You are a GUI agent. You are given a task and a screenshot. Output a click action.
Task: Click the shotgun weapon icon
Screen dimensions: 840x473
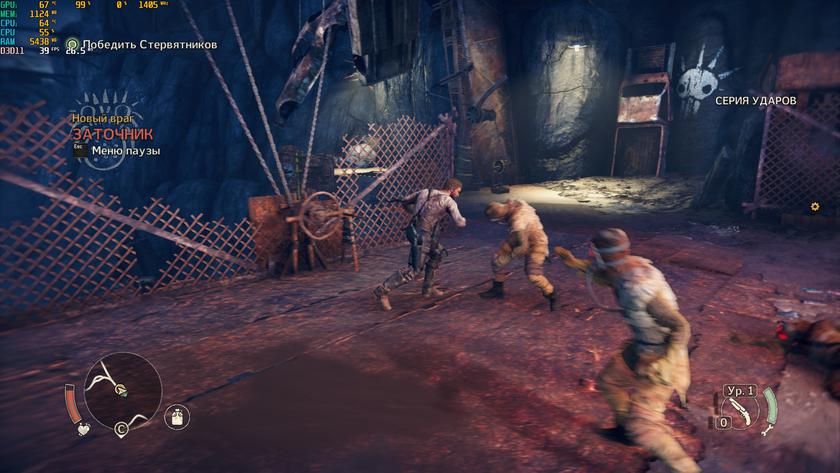(743, 410)
